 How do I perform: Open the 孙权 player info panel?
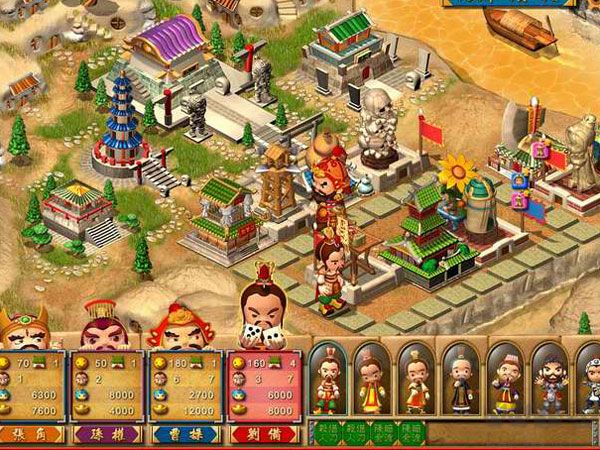click(x=105, y=387)
